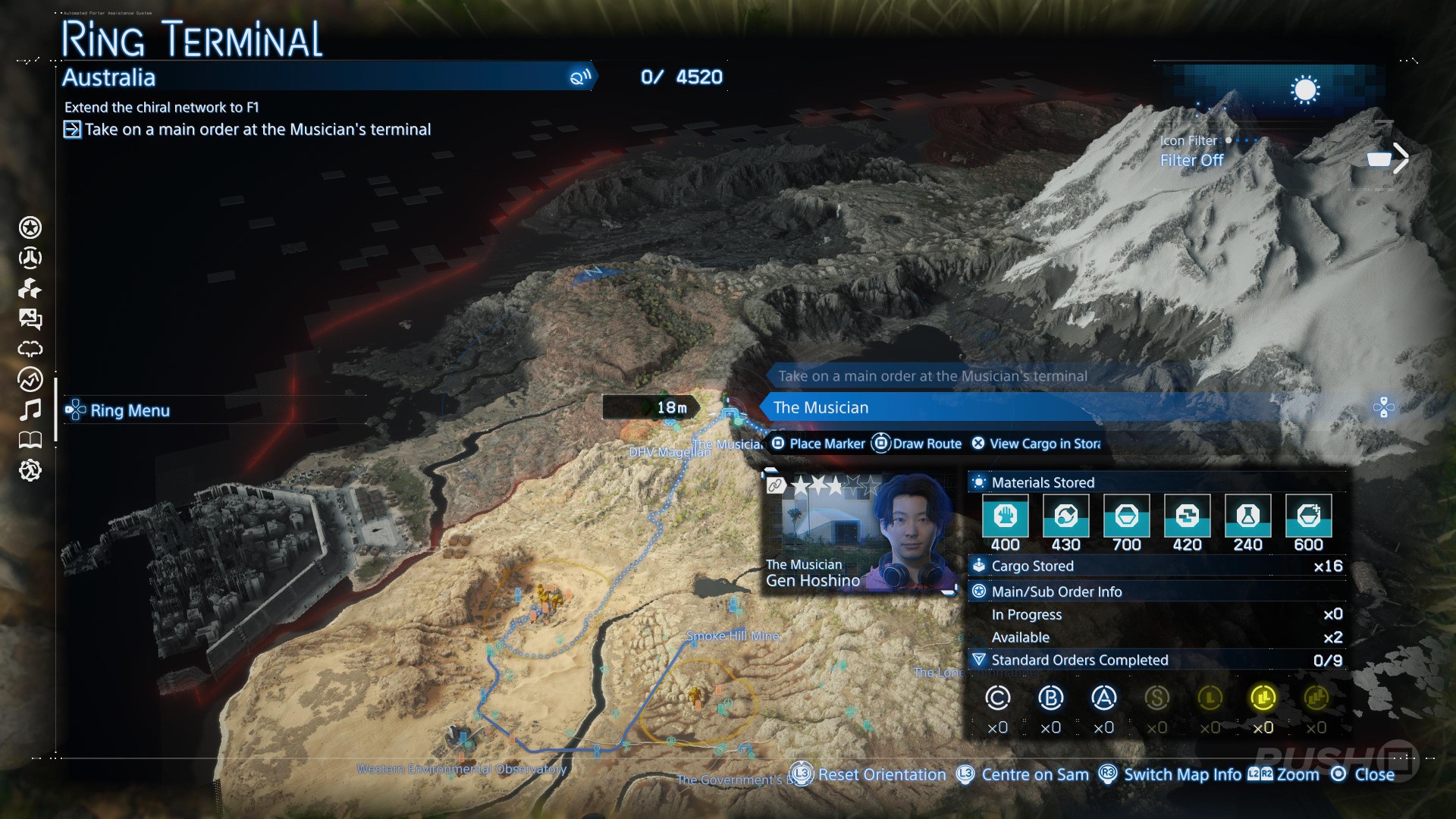Select Standard Orders Completed row
Viewport: 1456px width, 819px height.
pyautogui.click(x=1156, y=661)
